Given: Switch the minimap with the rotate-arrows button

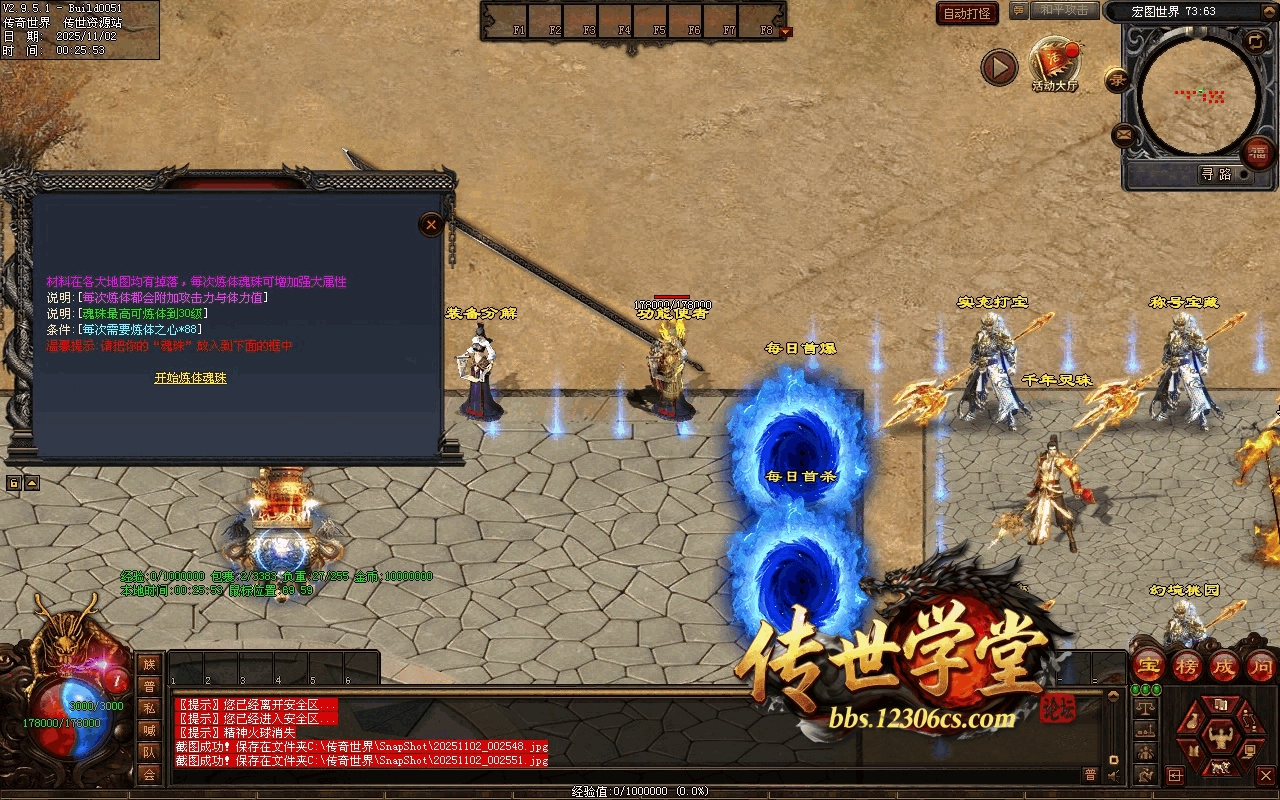Looking at the screenshot, I should click(x=1255, y=41).
